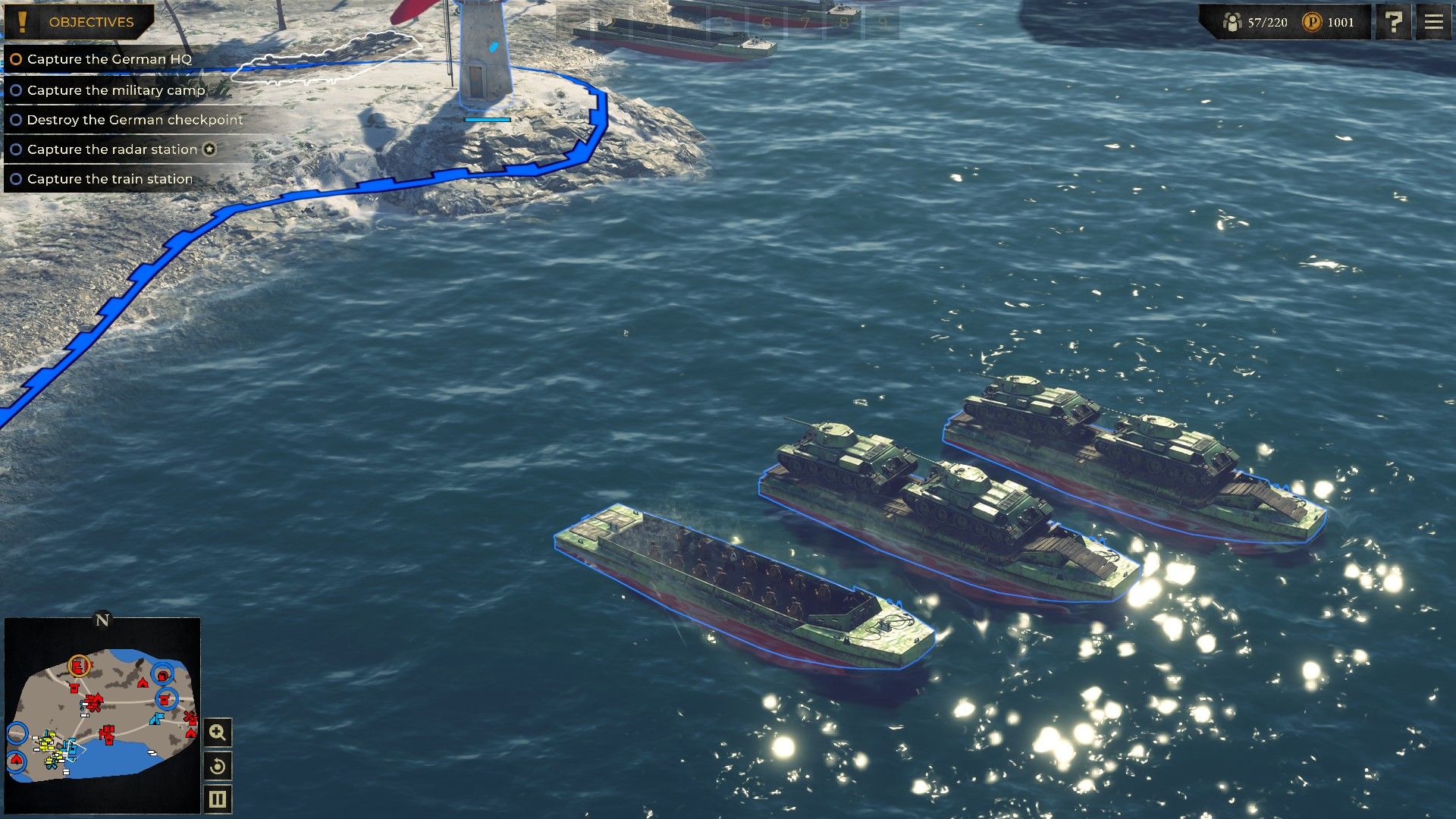
Task: Select the infantry landing craft unit
Action: point(743,588)
